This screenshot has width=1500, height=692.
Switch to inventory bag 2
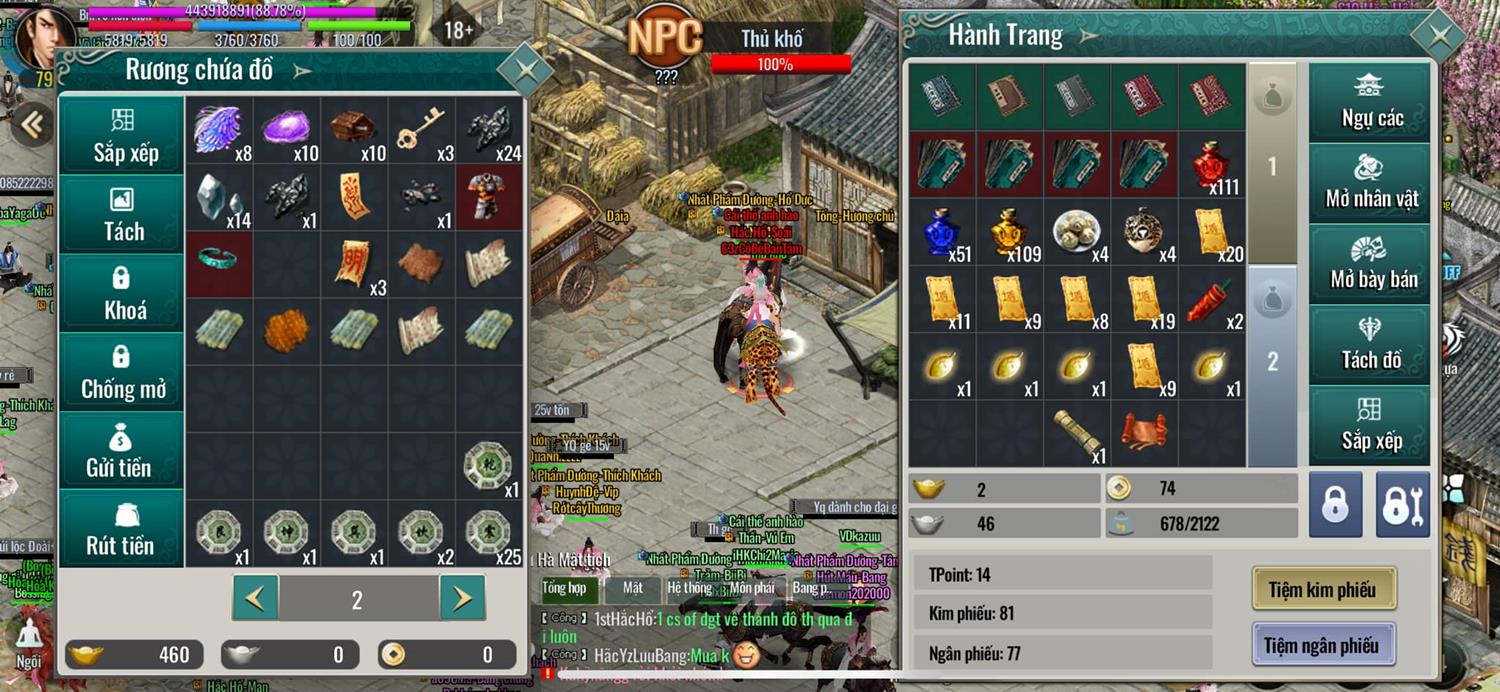point(1272,360)
